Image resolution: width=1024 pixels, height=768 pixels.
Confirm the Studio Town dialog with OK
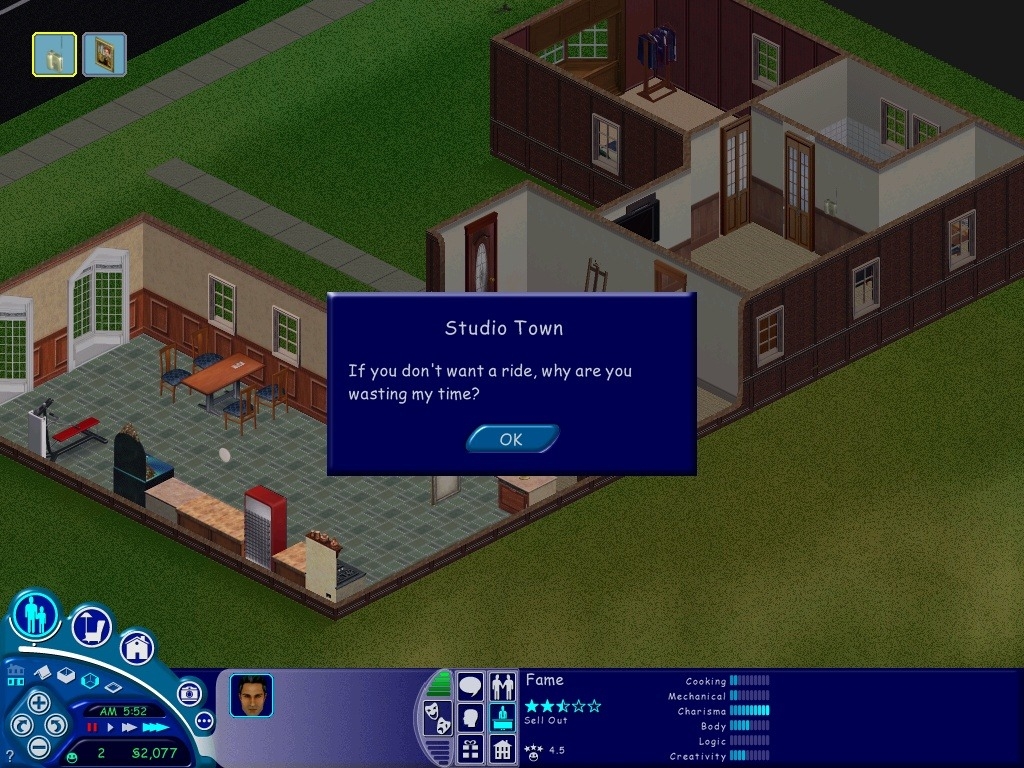click(x=511, y=439)
